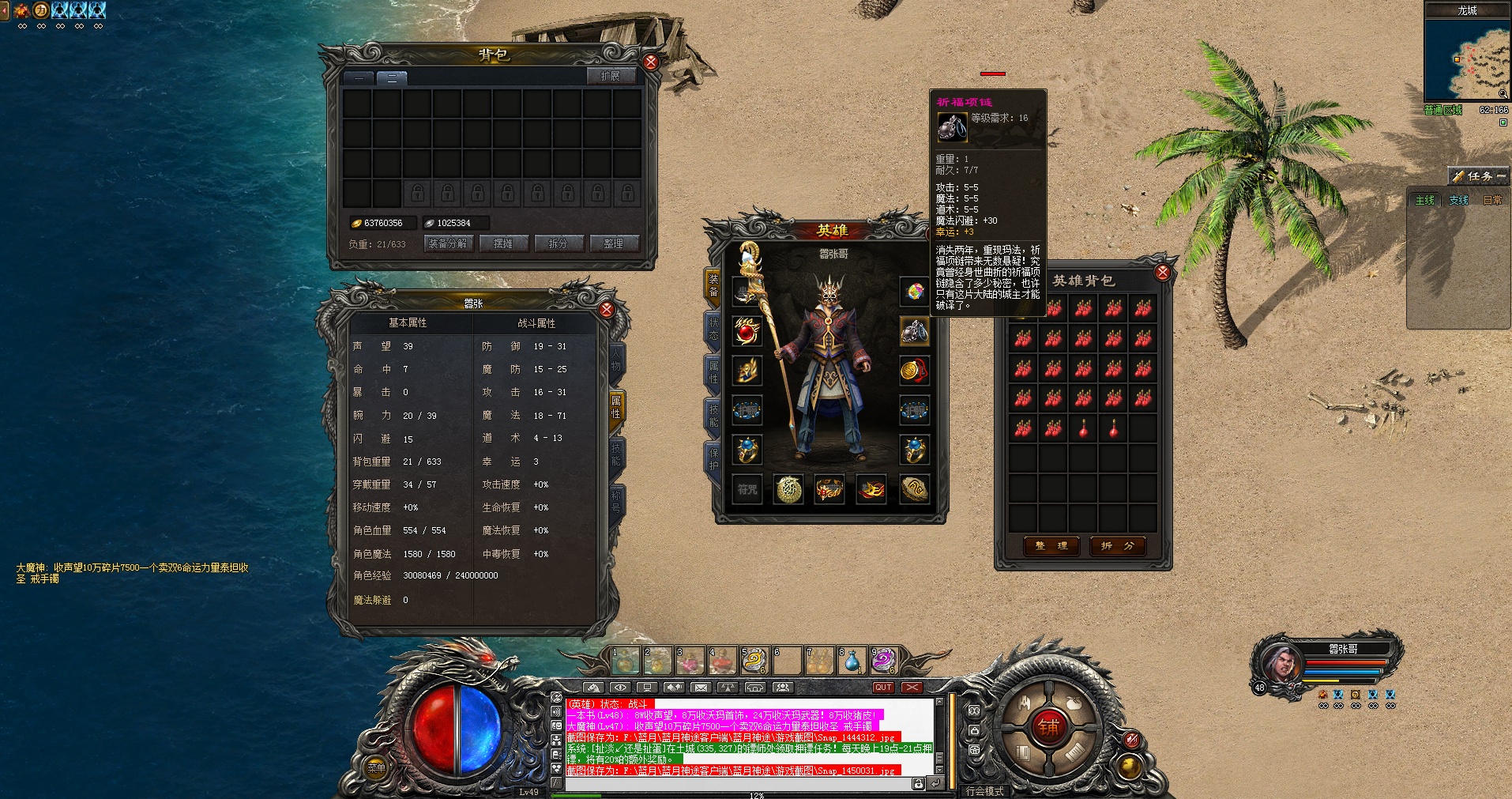Close the 背包 backpack window

click(x=650, y=62)
